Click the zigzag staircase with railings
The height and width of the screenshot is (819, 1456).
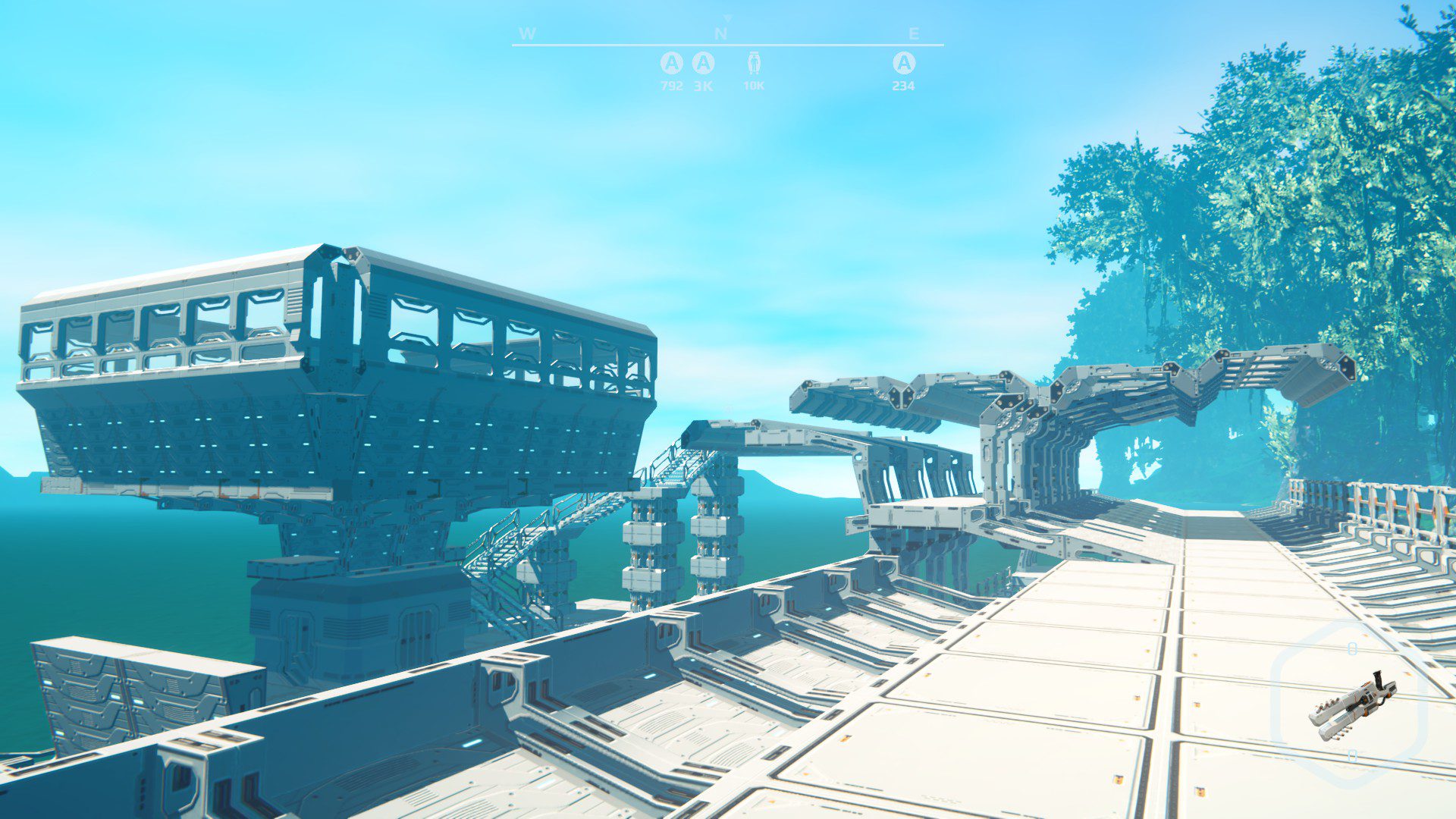531,531
